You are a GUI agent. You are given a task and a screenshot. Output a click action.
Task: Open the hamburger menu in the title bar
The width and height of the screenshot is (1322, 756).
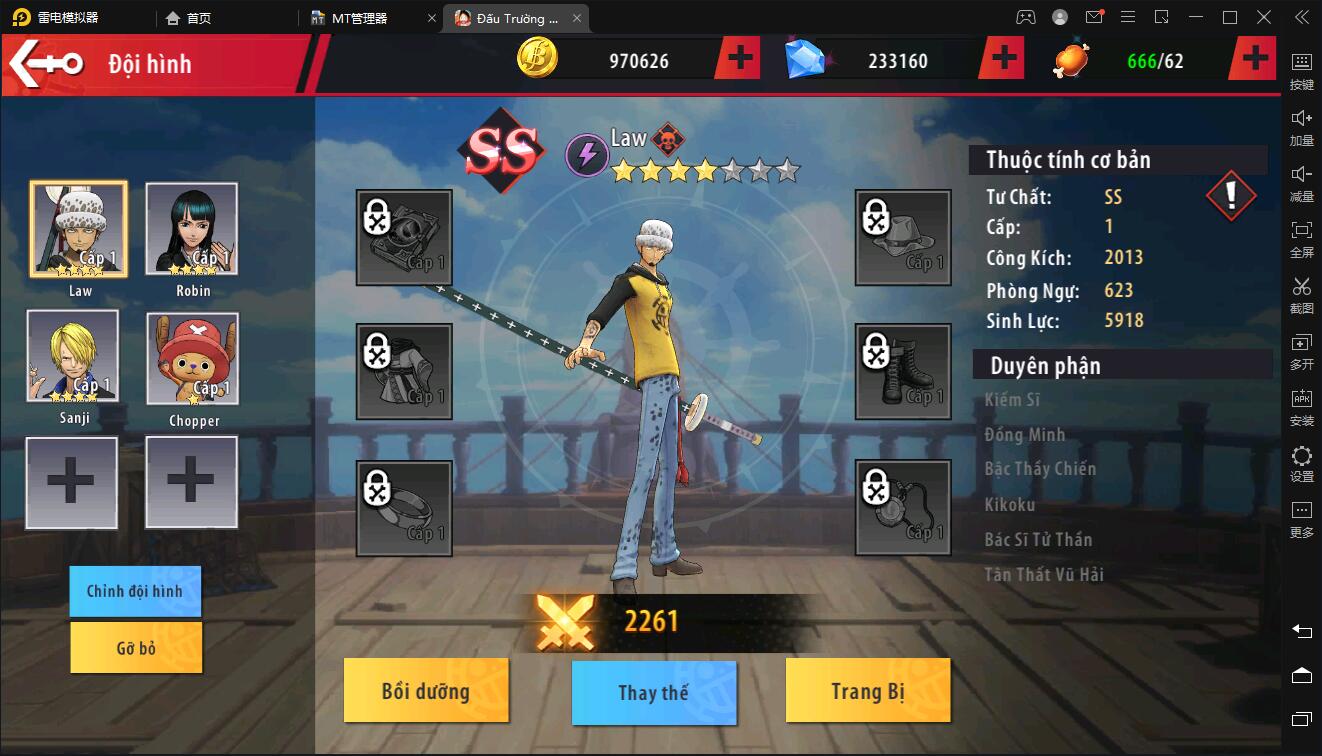pyautogui.click(x=1129, y=17)
